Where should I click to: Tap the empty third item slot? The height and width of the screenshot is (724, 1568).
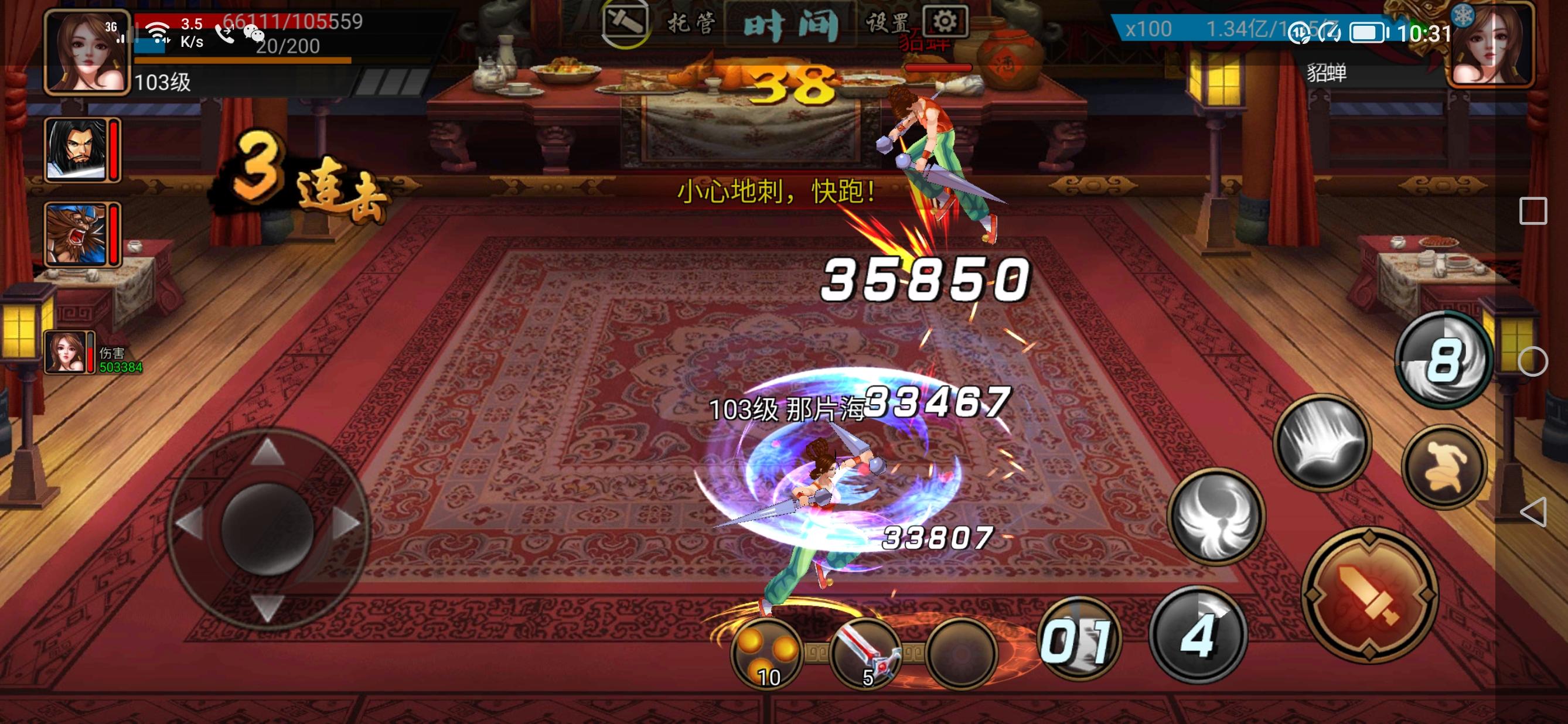point(967,656)
